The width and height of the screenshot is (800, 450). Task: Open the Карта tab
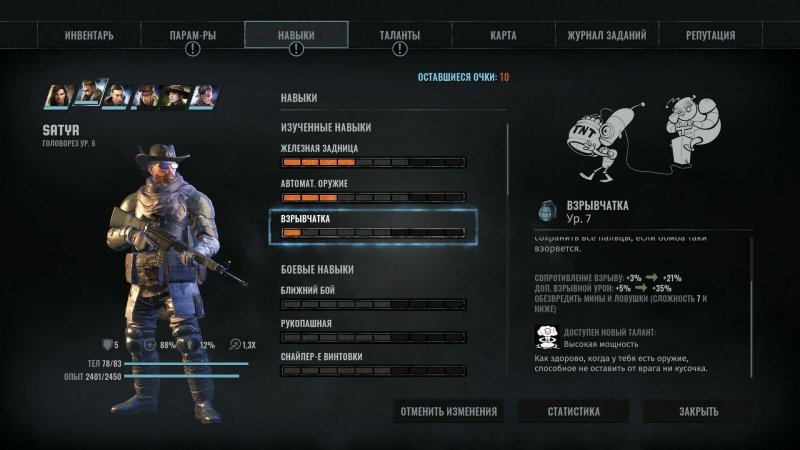(504, 35)
